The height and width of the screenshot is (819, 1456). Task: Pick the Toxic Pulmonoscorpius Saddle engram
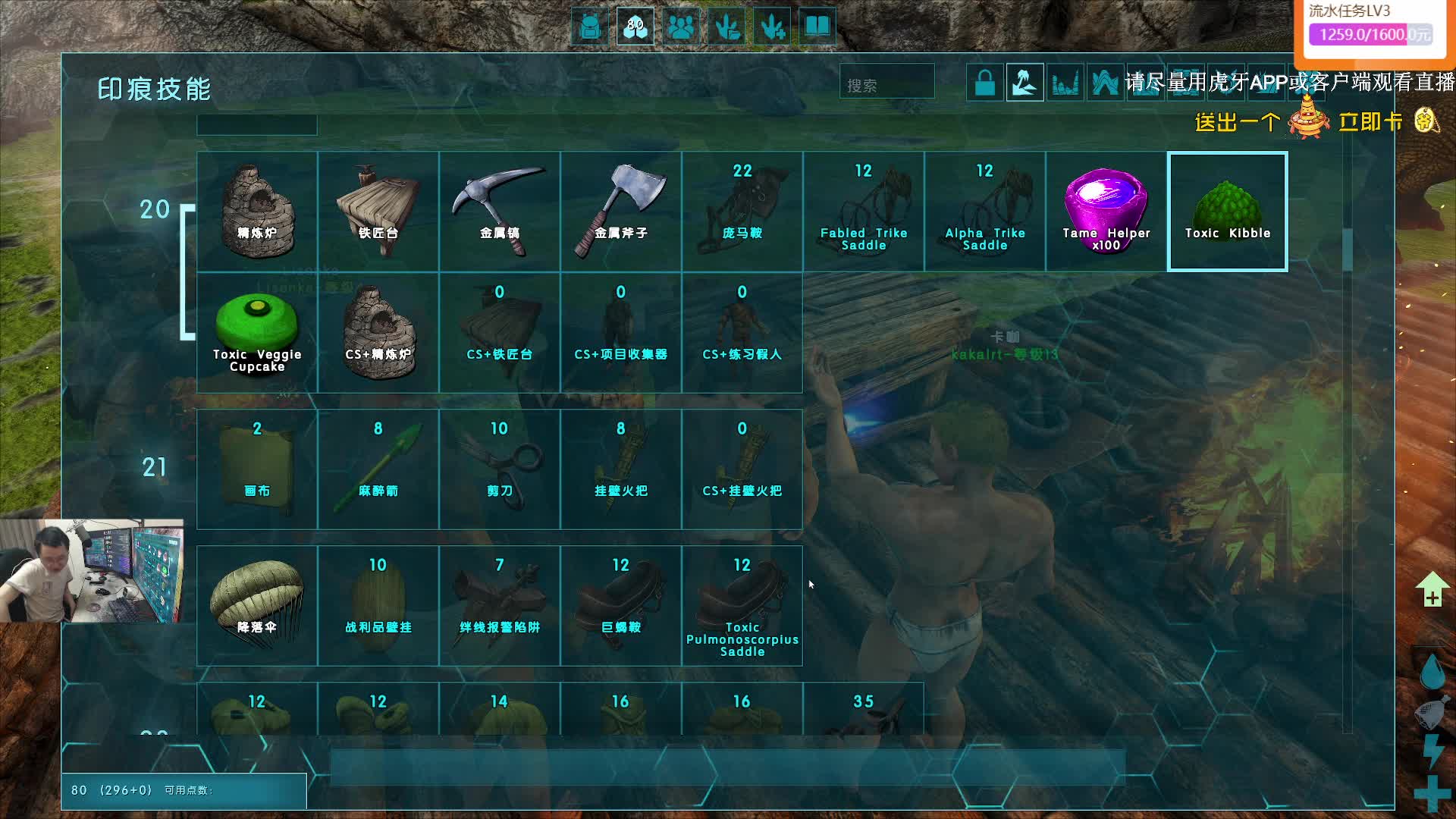click(x=742, y=605)
